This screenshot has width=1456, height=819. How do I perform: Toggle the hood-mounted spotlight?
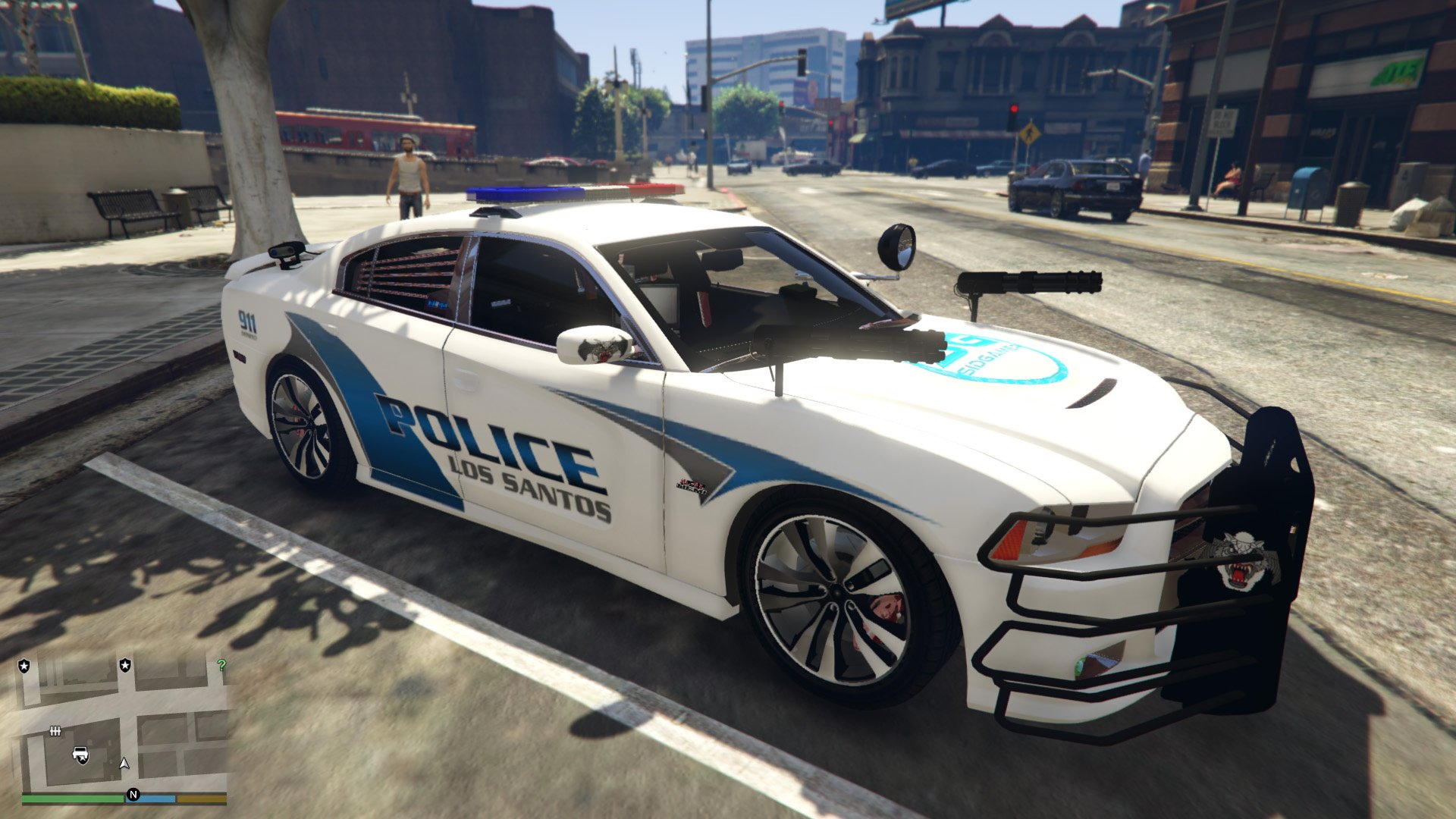point(895,246)
